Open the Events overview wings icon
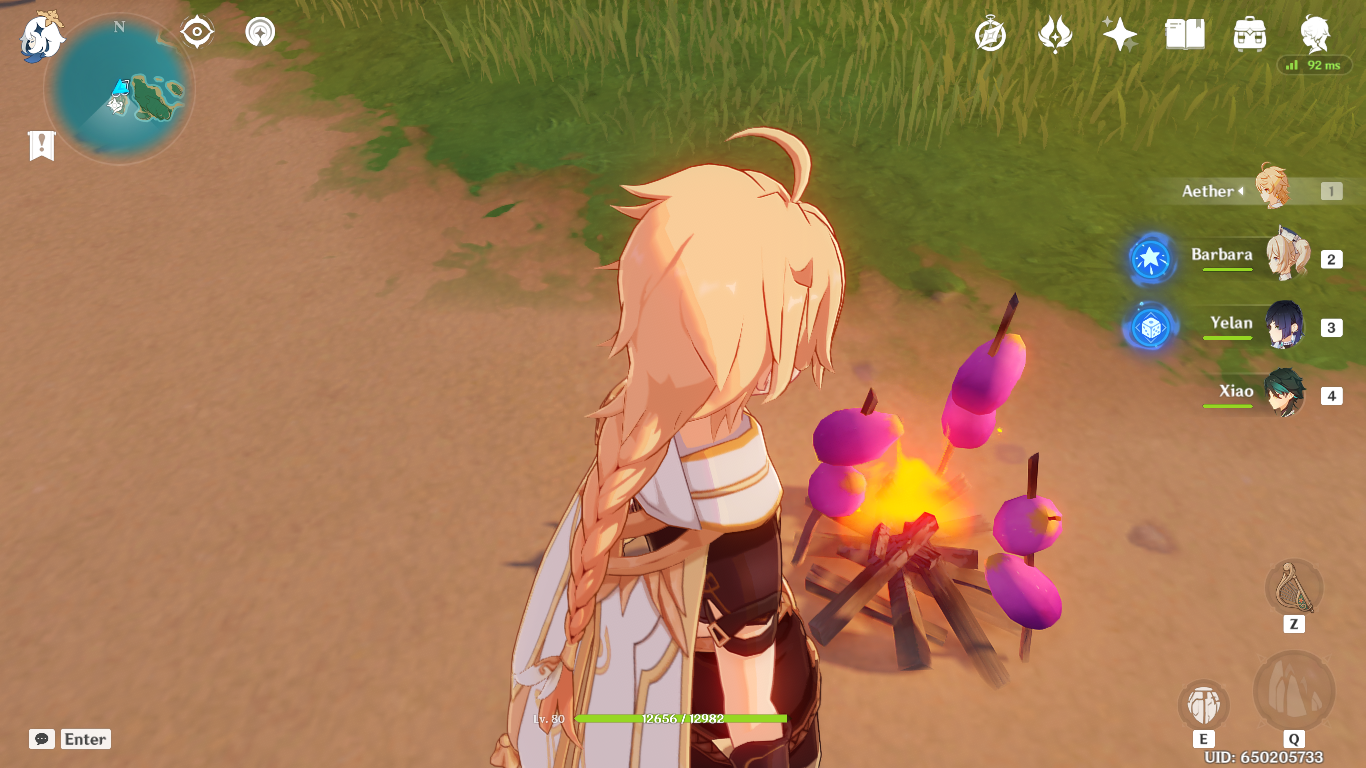This screenshot has height=768, width=1366. pyautogui.click(x=1053, y=33)
